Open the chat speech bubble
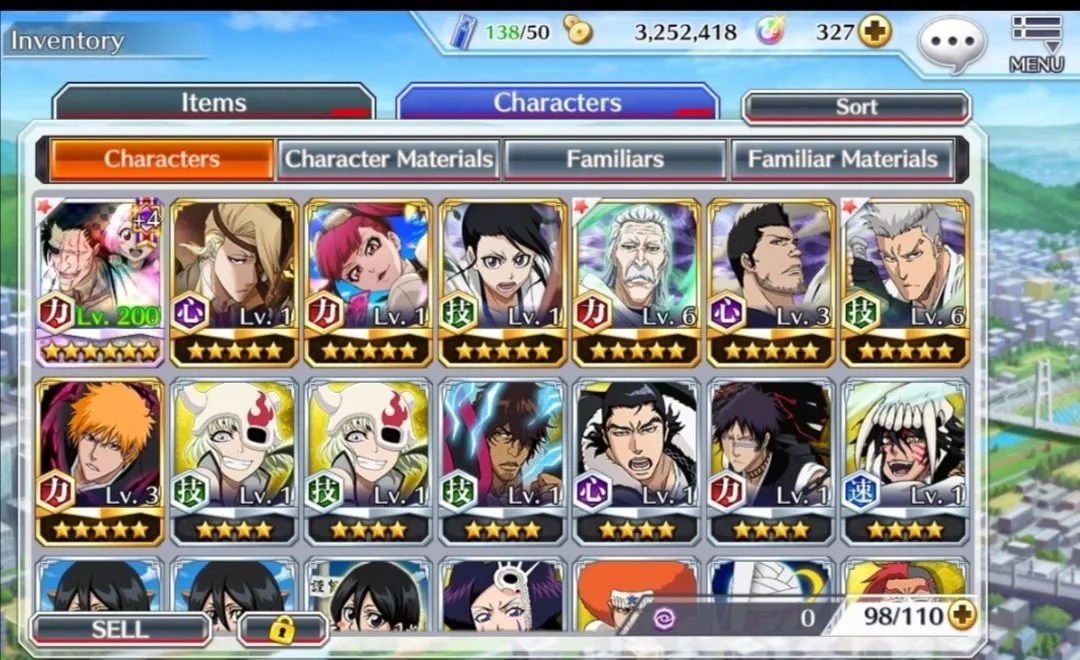1080x660 pixels. (951, 44)
